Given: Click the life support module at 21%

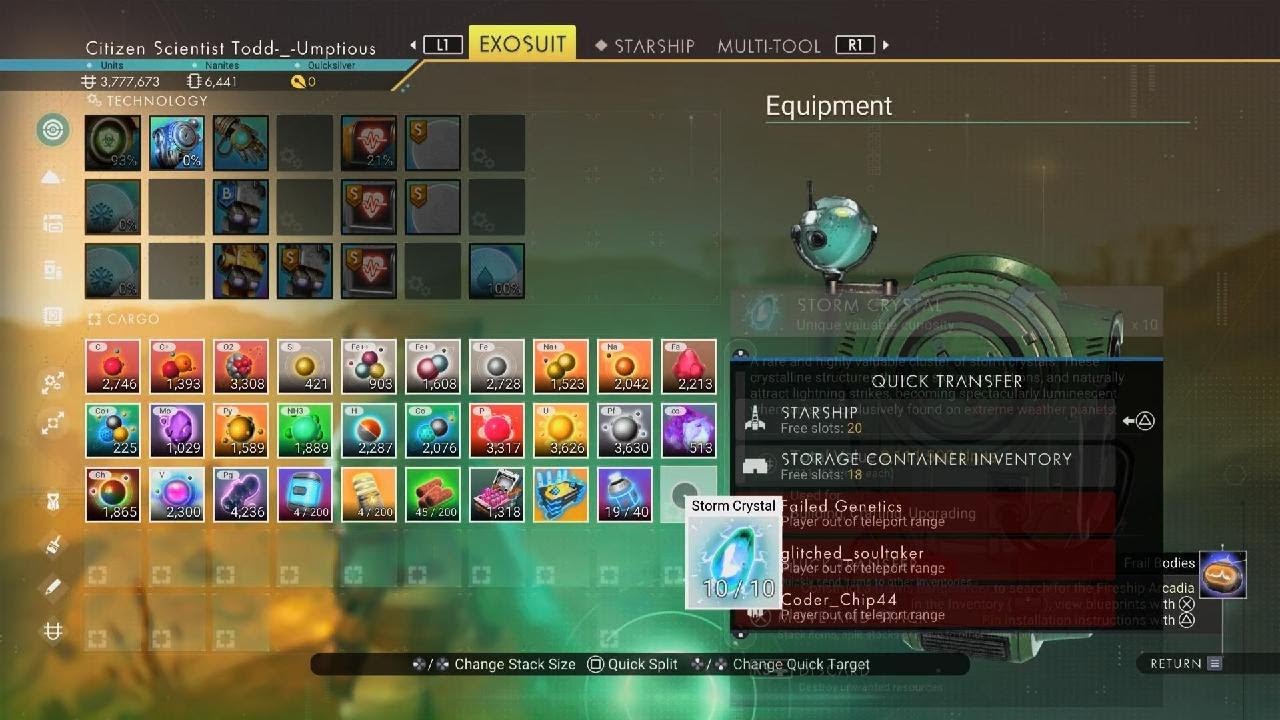Looking at the screenshot, I should tap(369, 143).
